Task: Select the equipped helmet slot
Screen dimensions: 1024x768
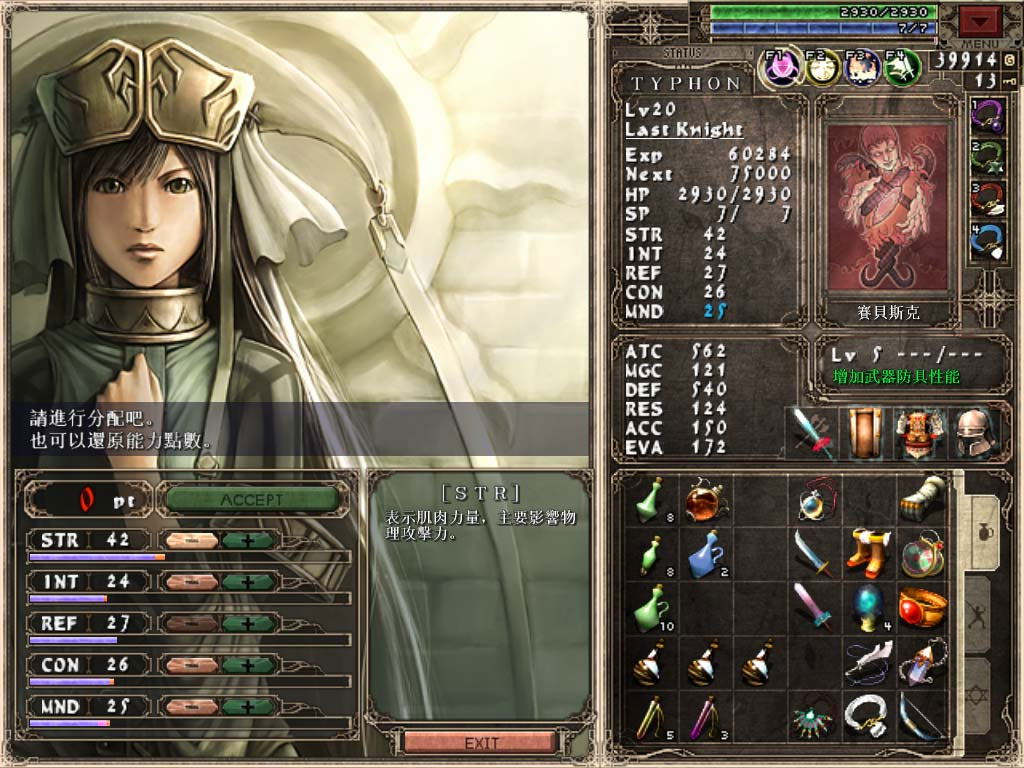Action: click(973, 433)
